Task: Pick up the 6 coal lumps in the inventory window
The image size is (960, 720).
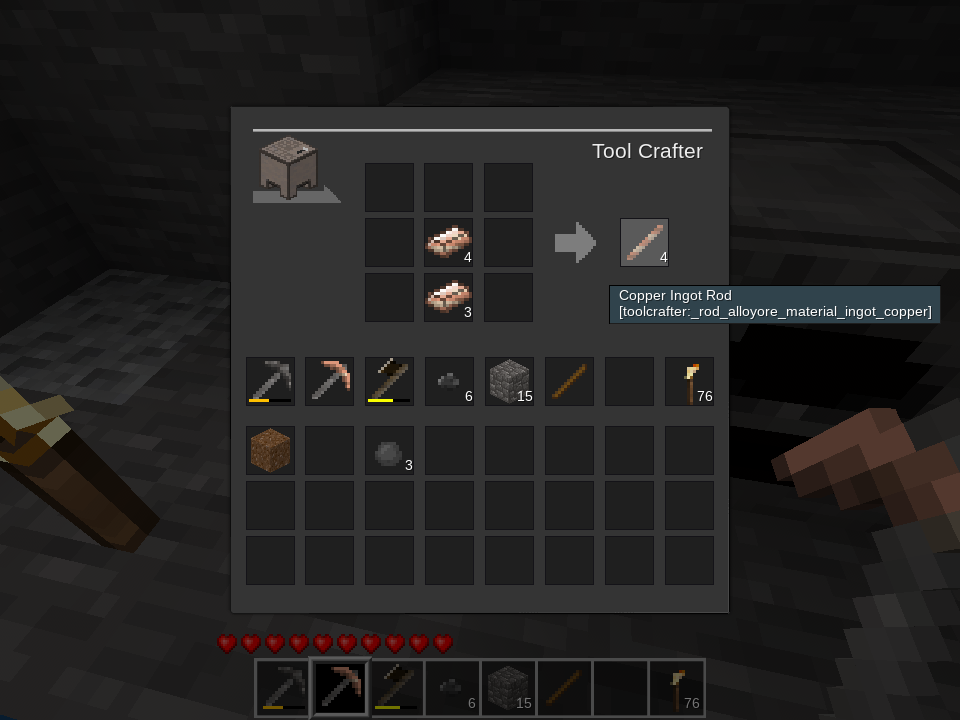Action: [x=449, y=381]
